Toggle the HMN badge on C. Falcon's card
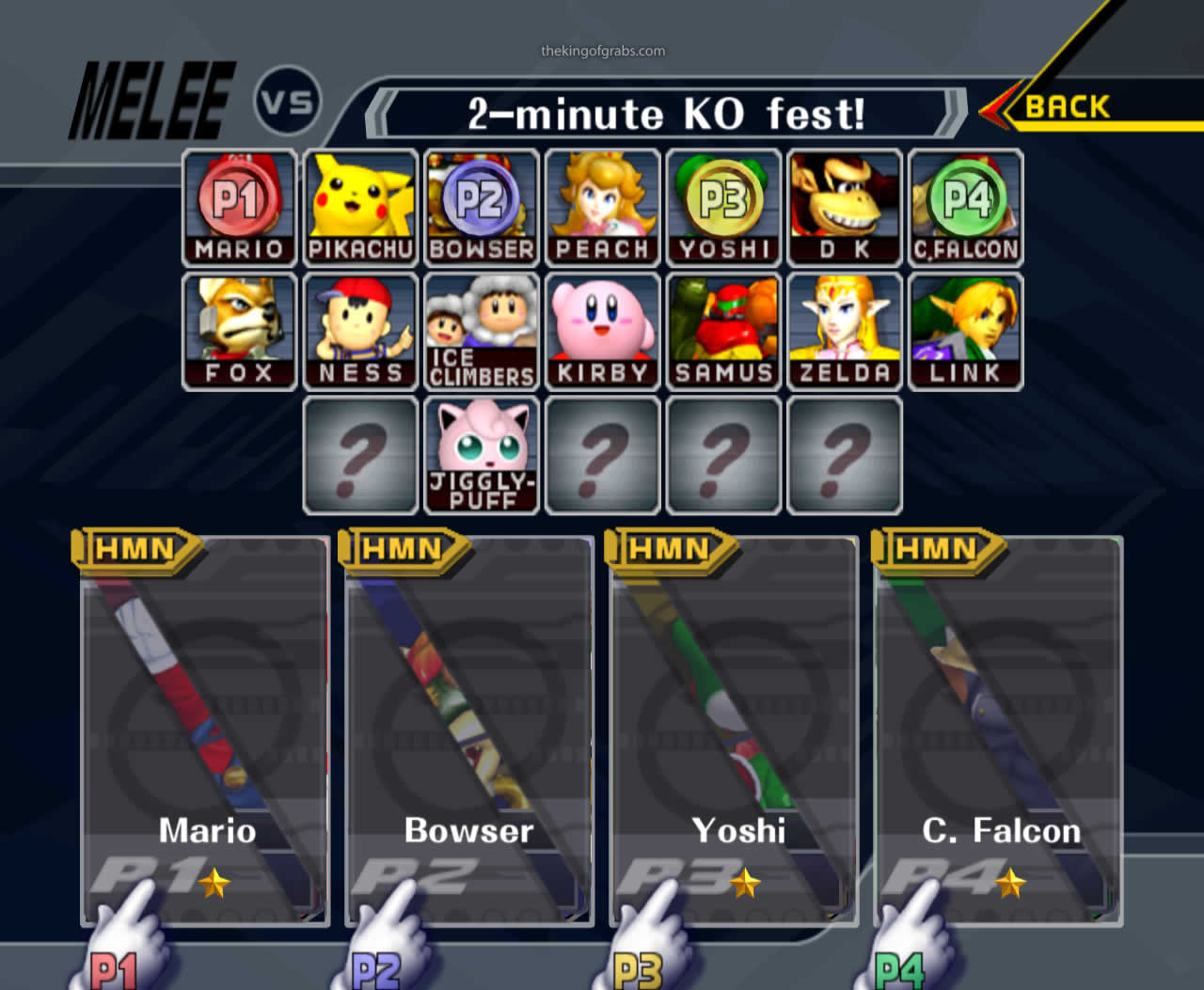Image resolution: width=1204 pixels, height=990 pixels. [941, 550]
